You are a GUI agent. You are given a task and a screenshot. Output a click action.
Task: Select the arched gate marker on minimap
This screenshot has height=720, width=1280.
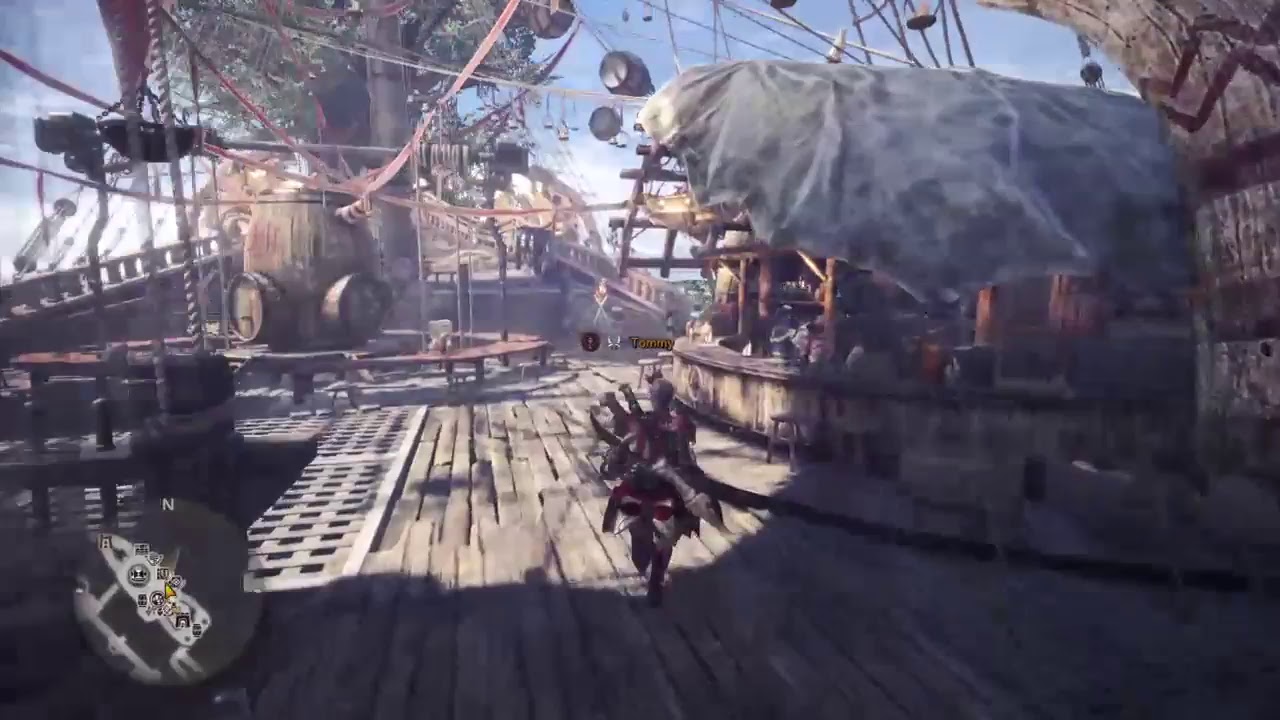click(x=183, y=622)
